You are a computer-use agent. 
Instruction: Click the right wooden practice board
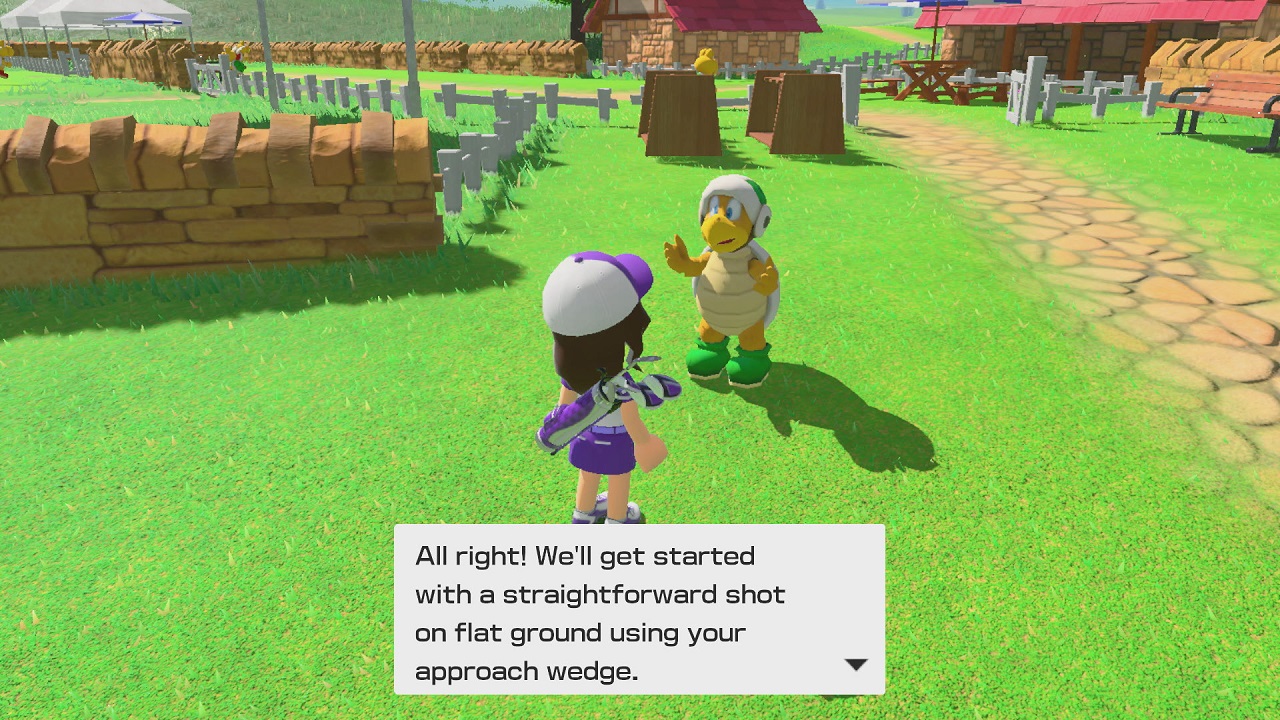[800, 110]
